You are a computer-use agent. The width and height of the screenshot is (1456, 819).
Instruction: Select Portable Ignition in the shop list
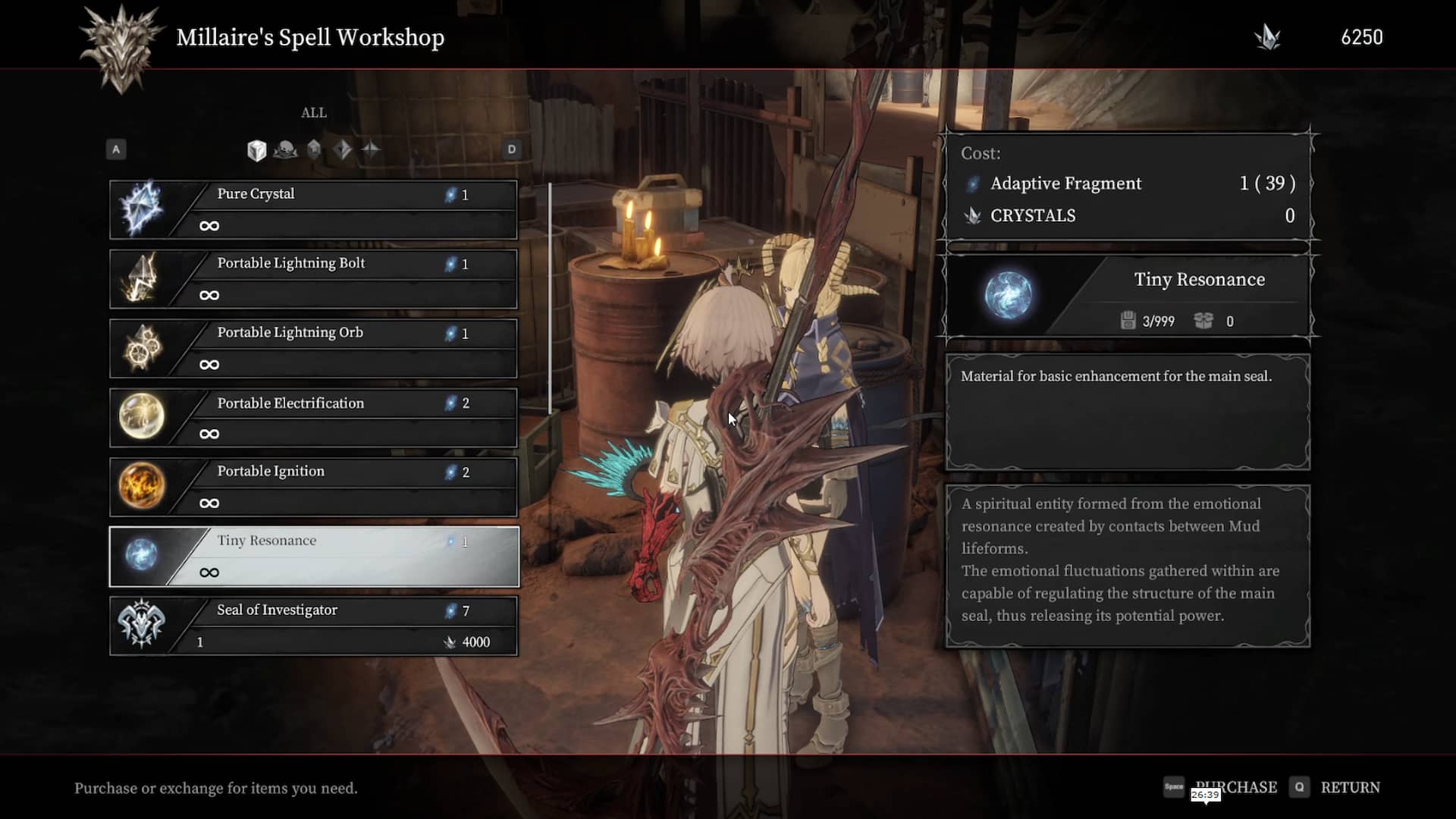(314, 487)
